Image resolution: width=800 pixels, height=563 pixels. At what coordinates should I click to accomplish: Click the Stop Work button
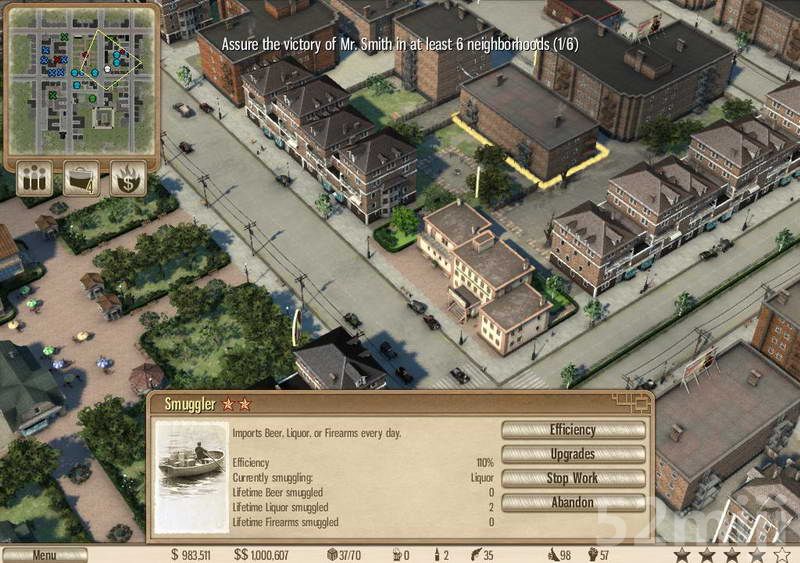coord(572,478)
